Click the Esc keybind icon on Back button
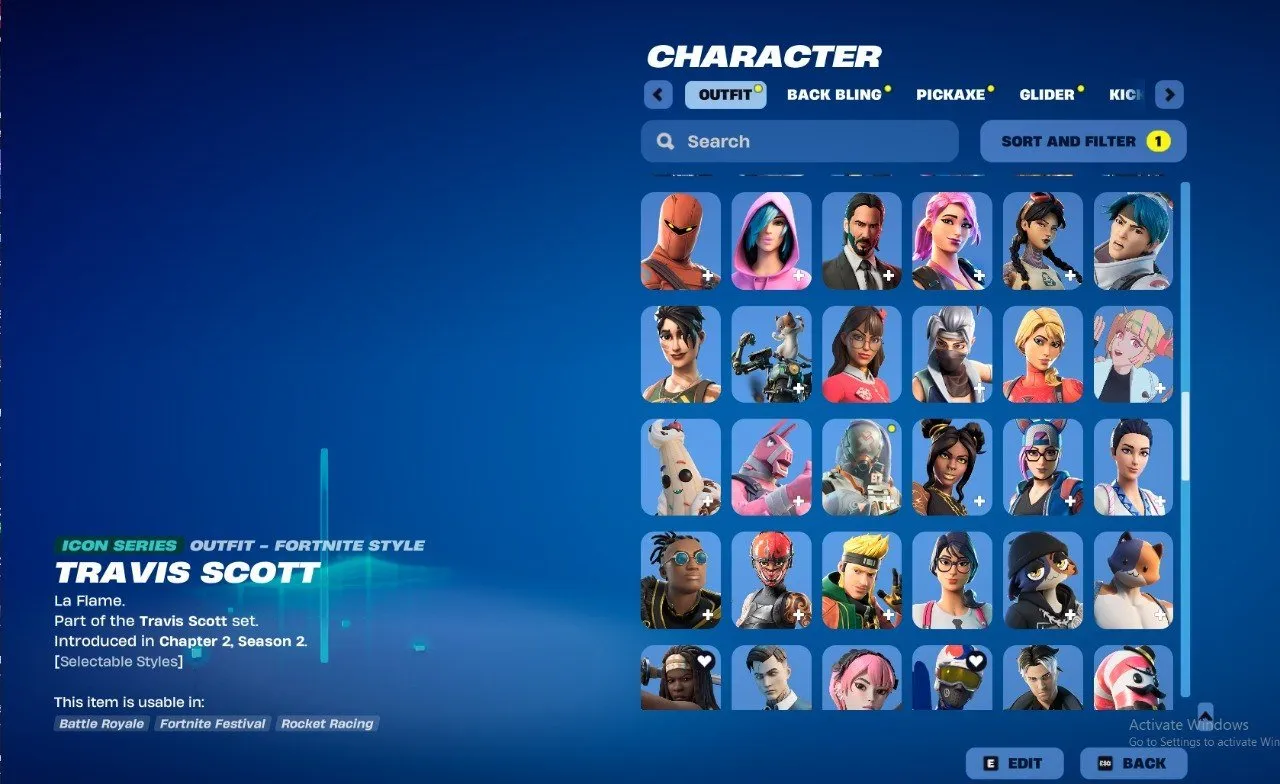This screenshot has height=784, width=1280. (x=1106, y=763)
